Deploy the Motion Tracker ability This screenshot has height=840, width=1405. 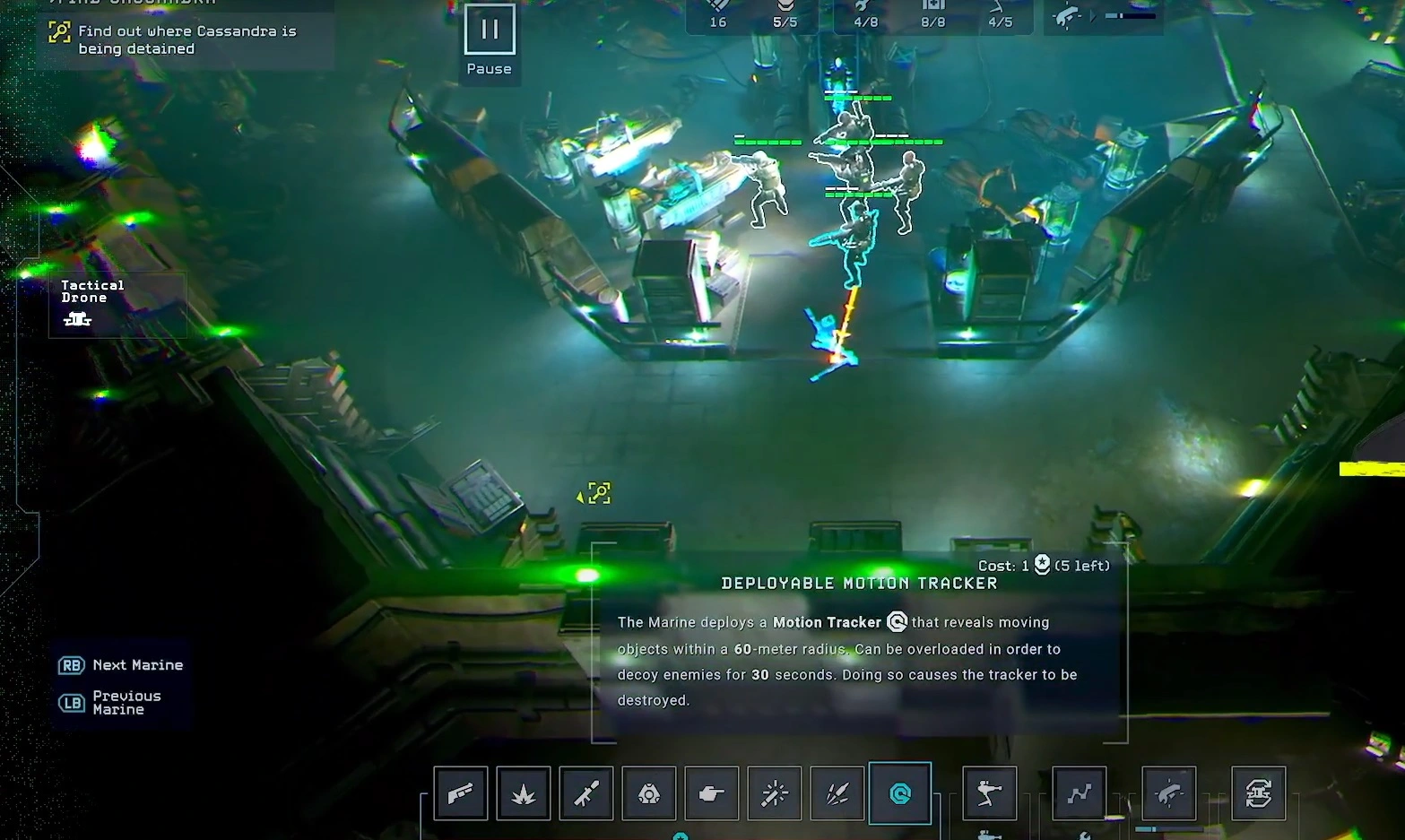coord(900,793)
